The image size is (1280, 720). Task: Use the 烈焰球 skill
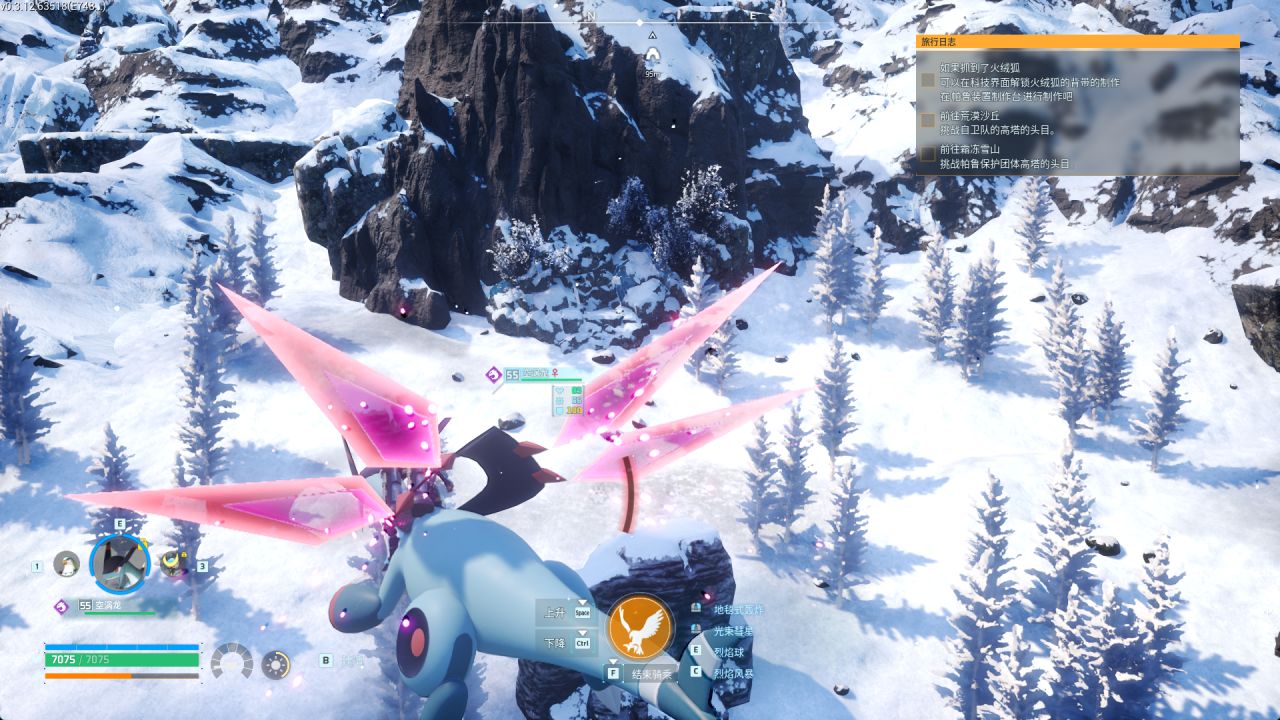click(728, 652)
